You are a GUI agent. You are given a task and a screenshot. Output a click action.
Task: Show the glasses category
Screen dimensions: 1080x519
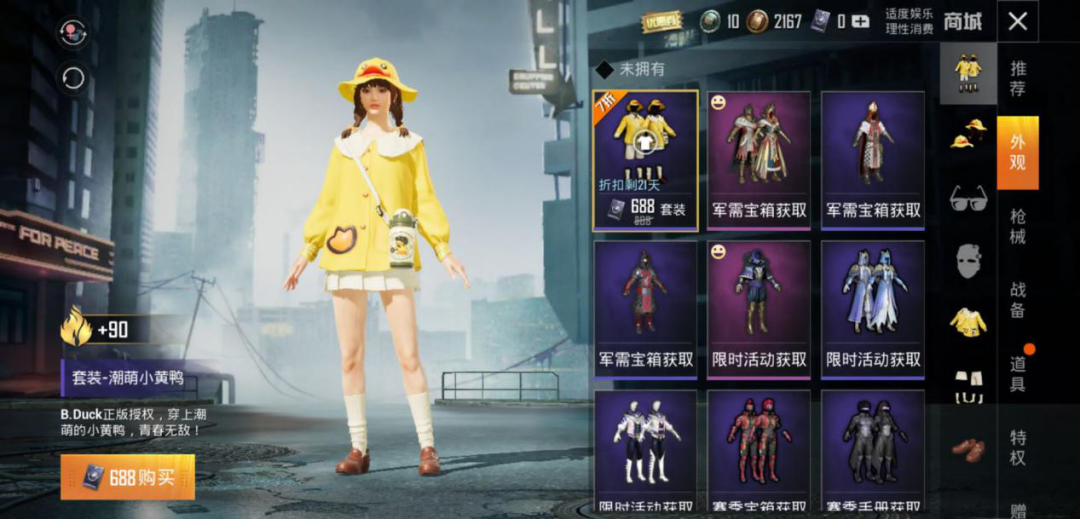coord(967,197)
